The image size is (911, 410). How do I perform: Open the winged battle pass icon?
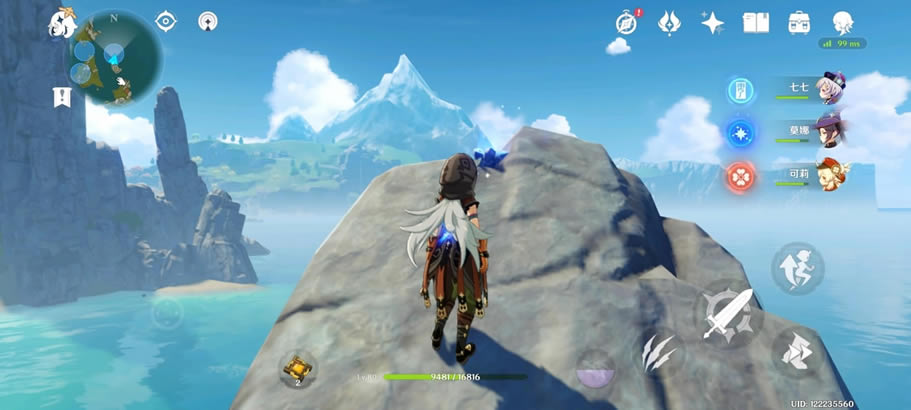point(670,22)
